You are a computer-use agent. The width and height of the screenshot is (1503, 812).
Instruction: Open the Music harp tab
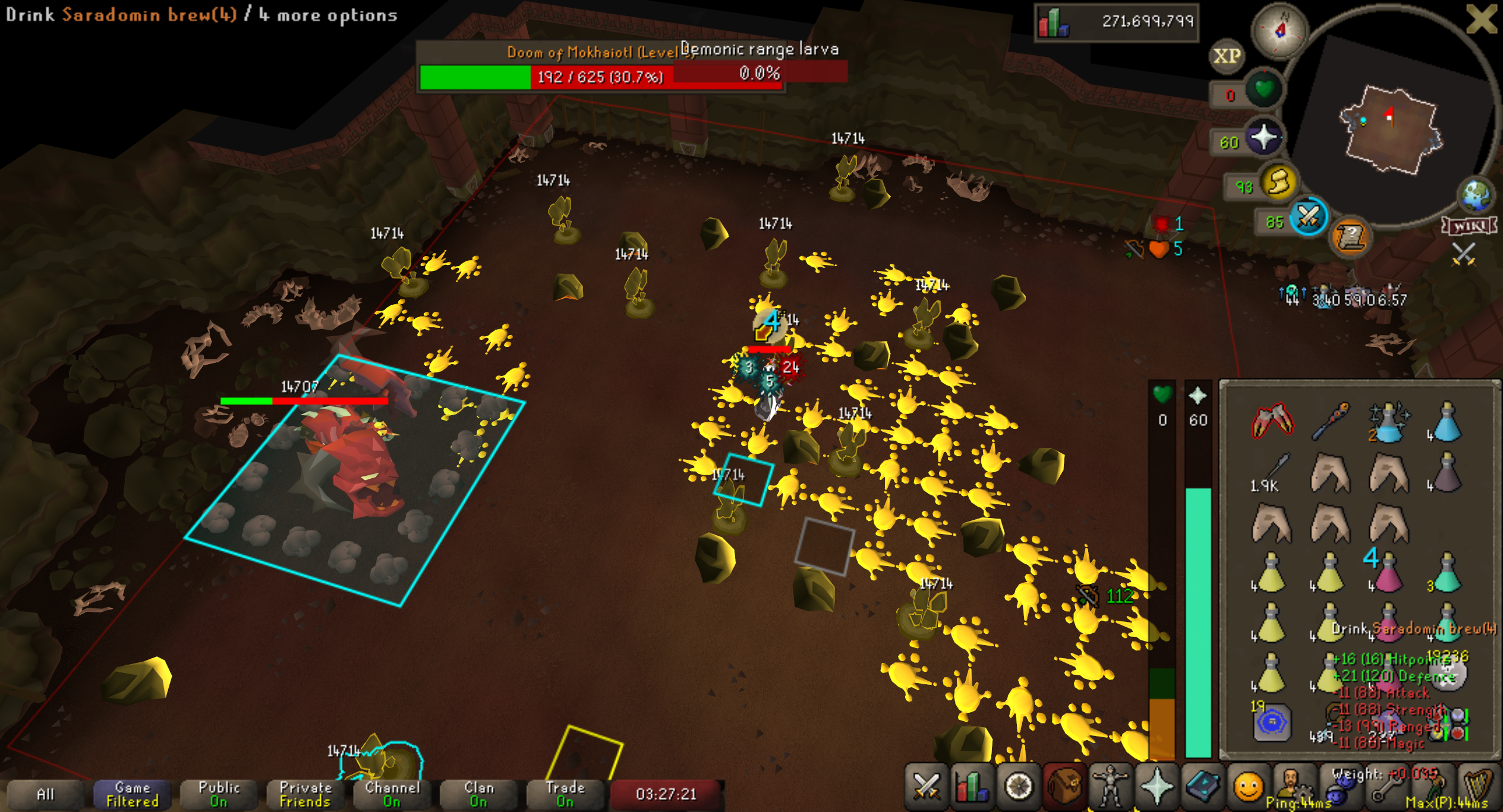point(1478,787)
